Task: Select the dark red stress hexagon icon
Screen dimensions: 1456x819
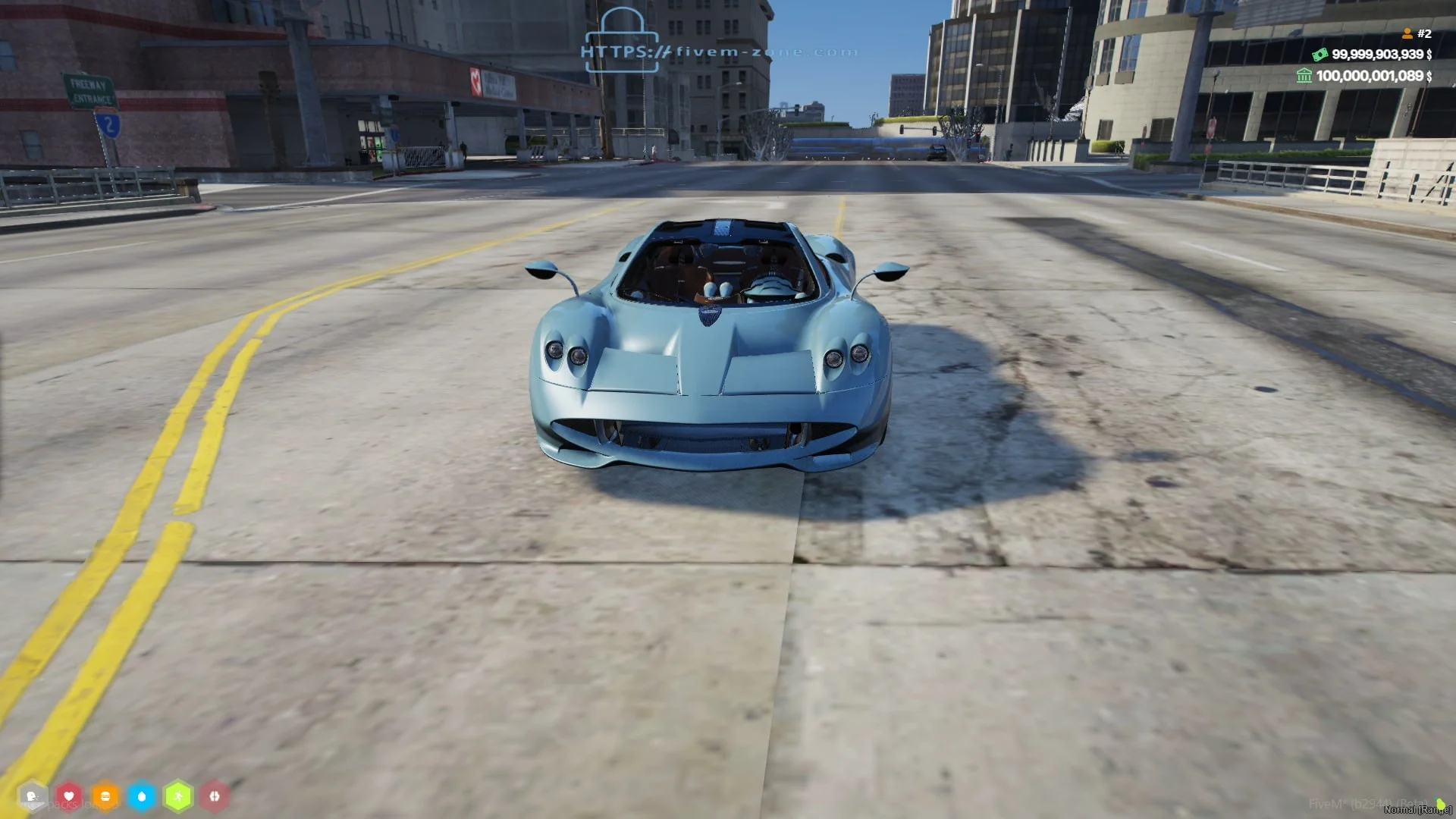Action: point(215,796)
